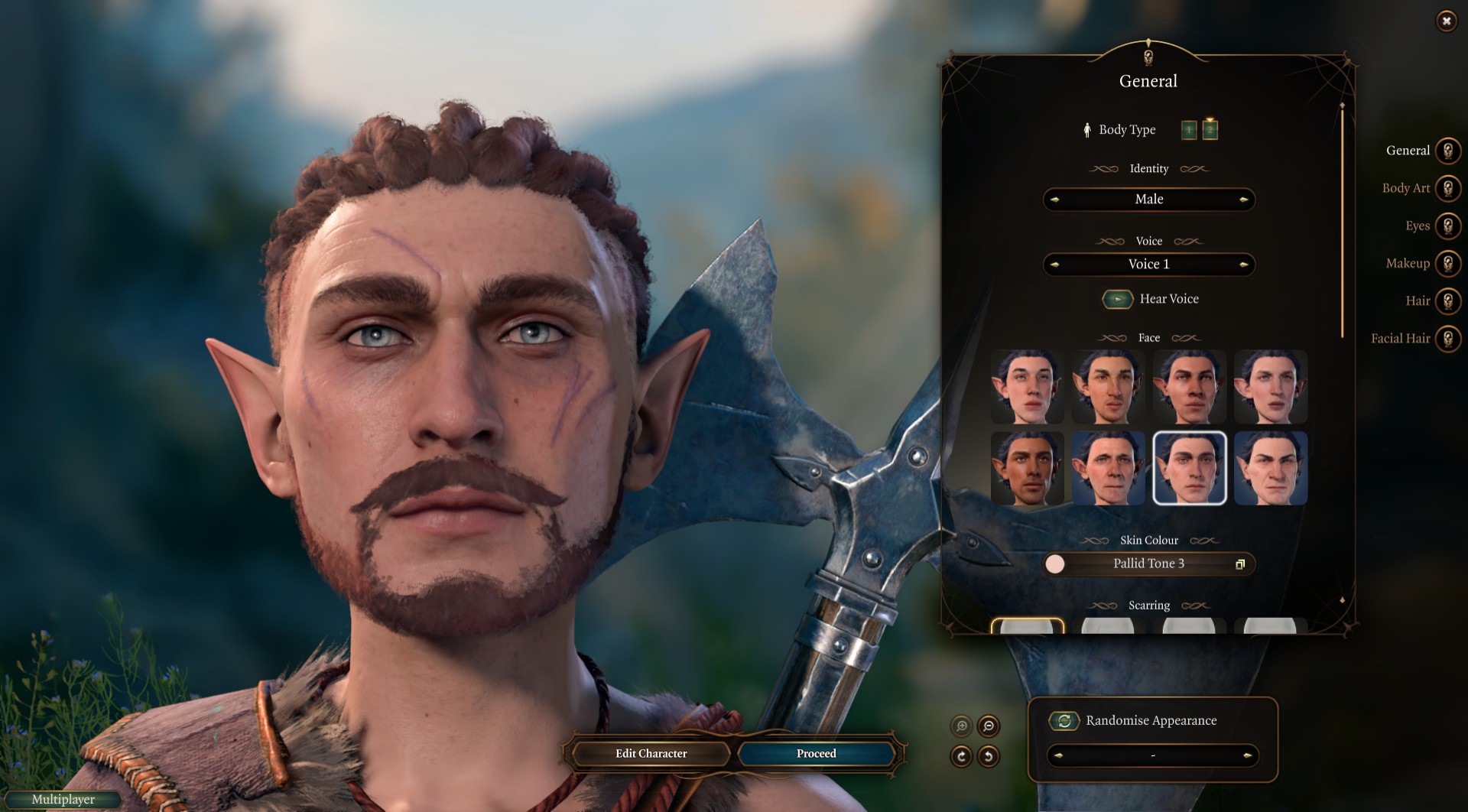
Task: Select the Facial Hair tab
Action: [x=1447, y=338]
